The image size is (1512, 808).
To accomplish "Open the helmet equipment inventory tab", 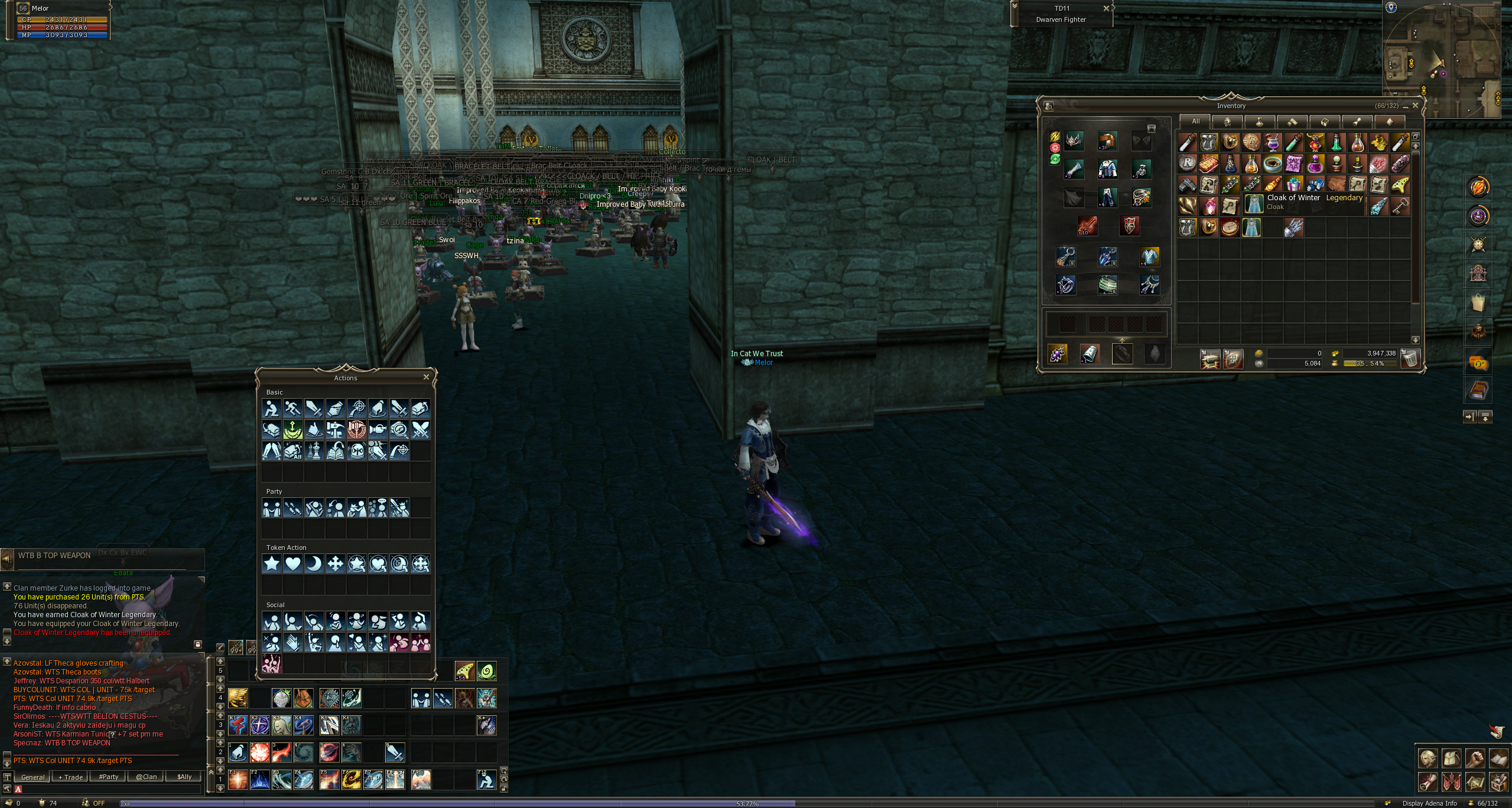I will click(x=1227, y=122).
